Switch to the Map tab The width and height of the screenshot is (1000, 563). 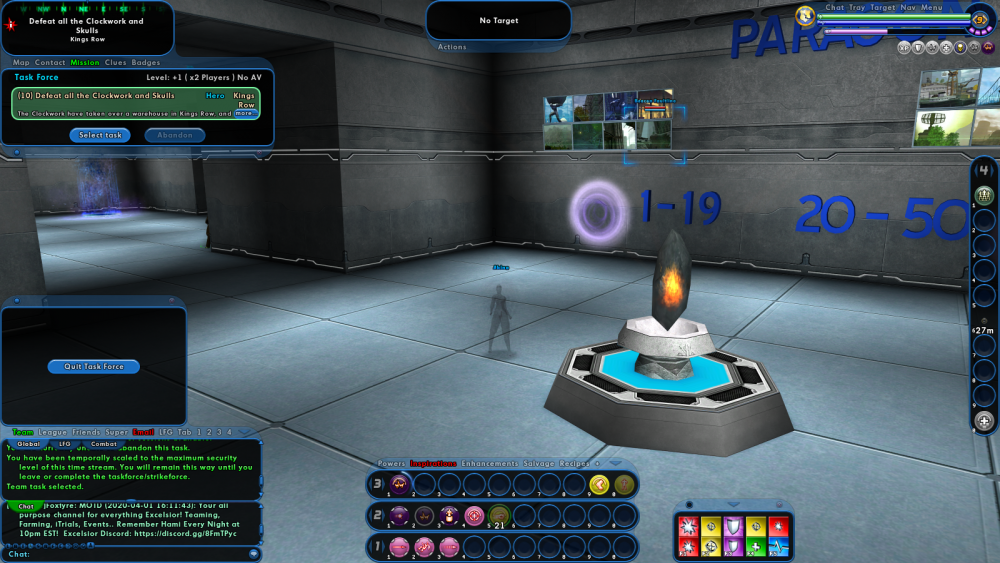coord(21,63)
